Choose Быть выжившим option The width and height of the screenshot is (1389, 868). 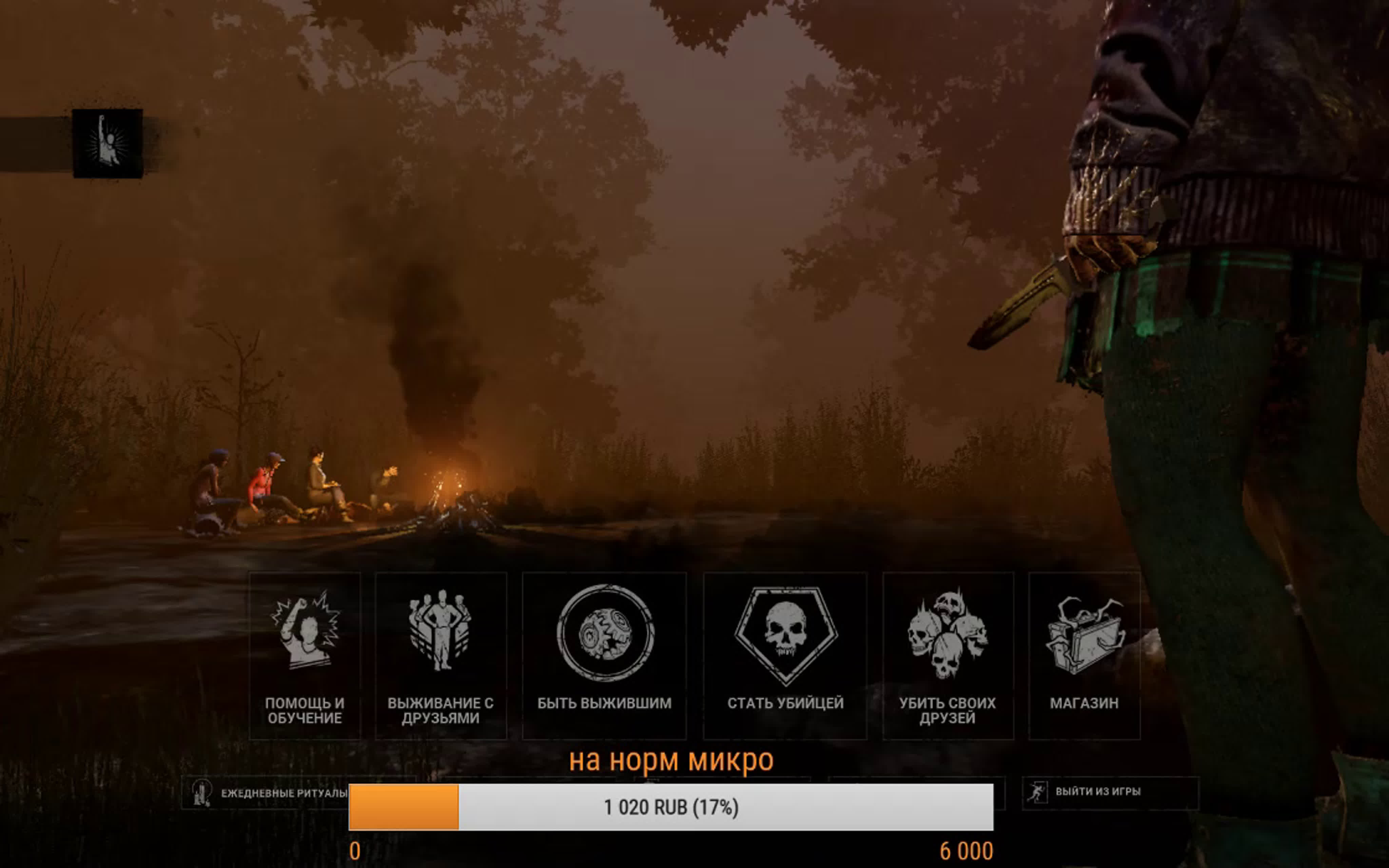pyautogui.click(x=604, y=656)
